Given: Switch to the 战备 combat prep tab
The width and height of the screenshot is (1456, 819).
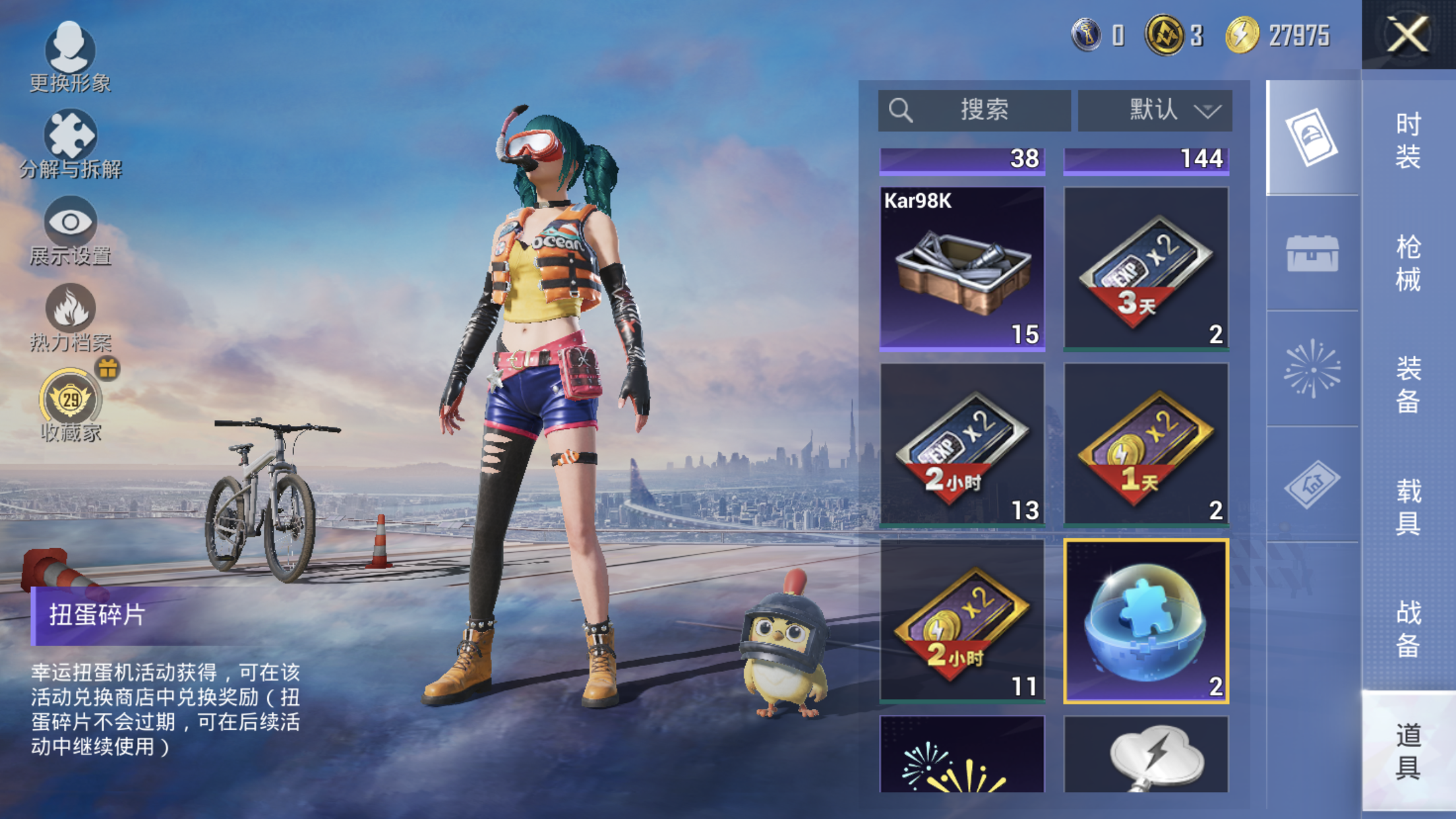Looking at the screenshot, I should click(1408, 628).
